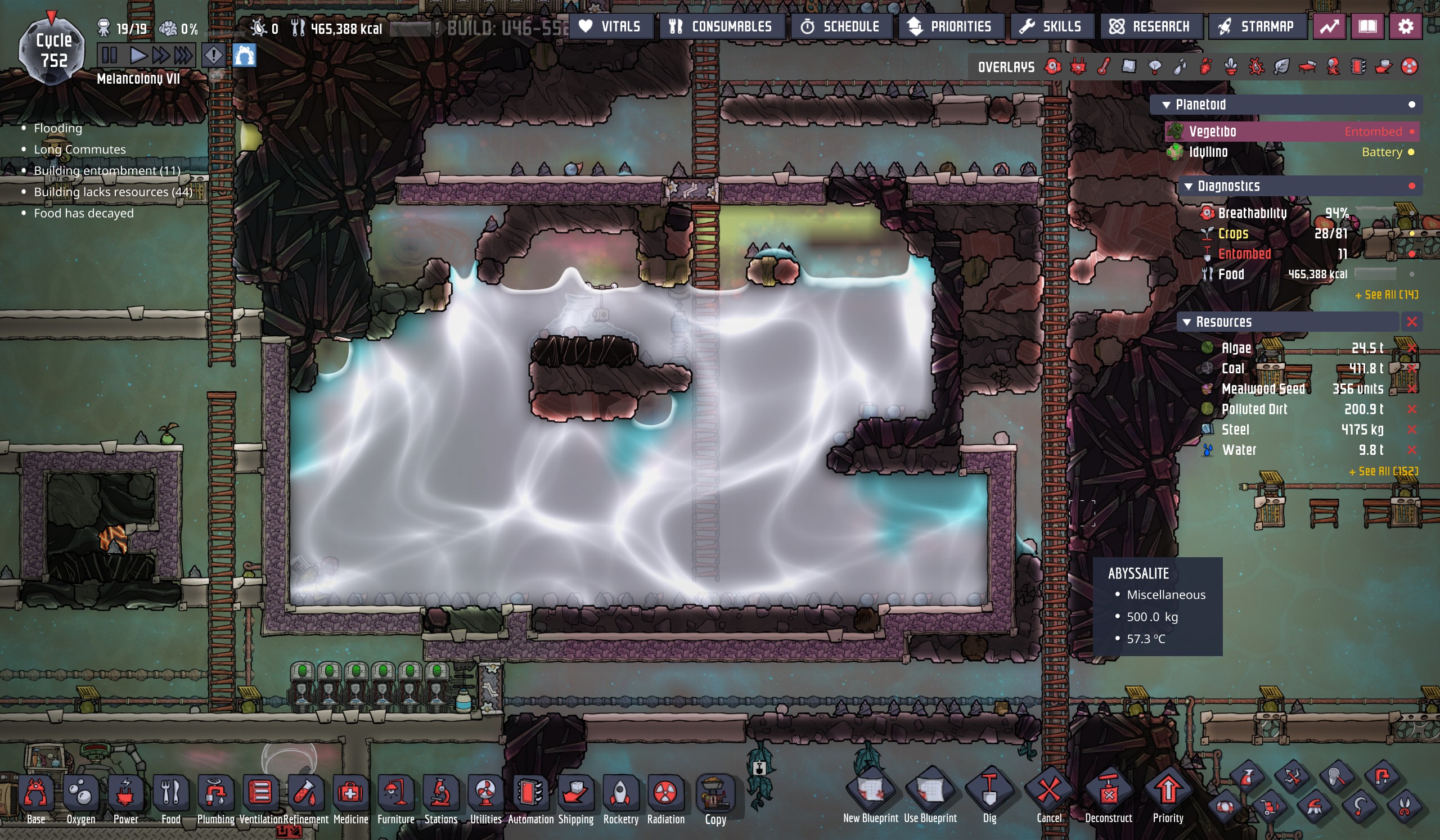
Task: Pause the game simulation
Action: click(109, 56)
